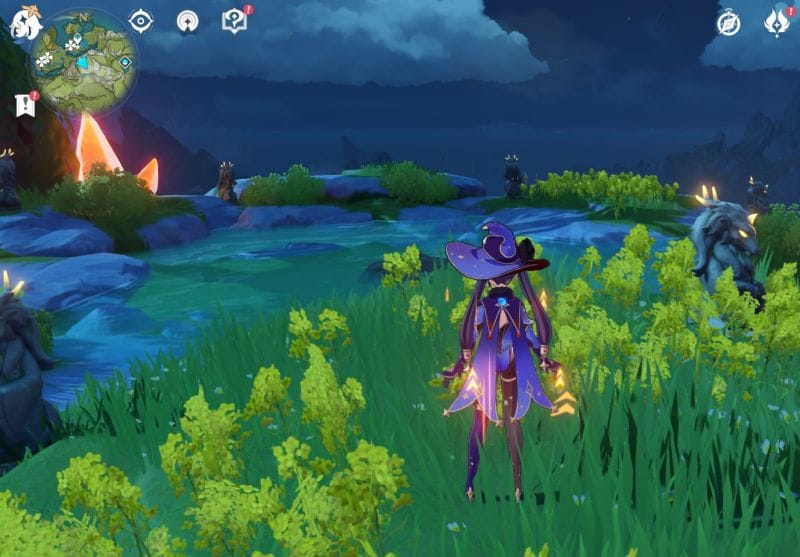Open the map via the circular minimap
This screenshot has width=800, height=557.
click(82, 60)
